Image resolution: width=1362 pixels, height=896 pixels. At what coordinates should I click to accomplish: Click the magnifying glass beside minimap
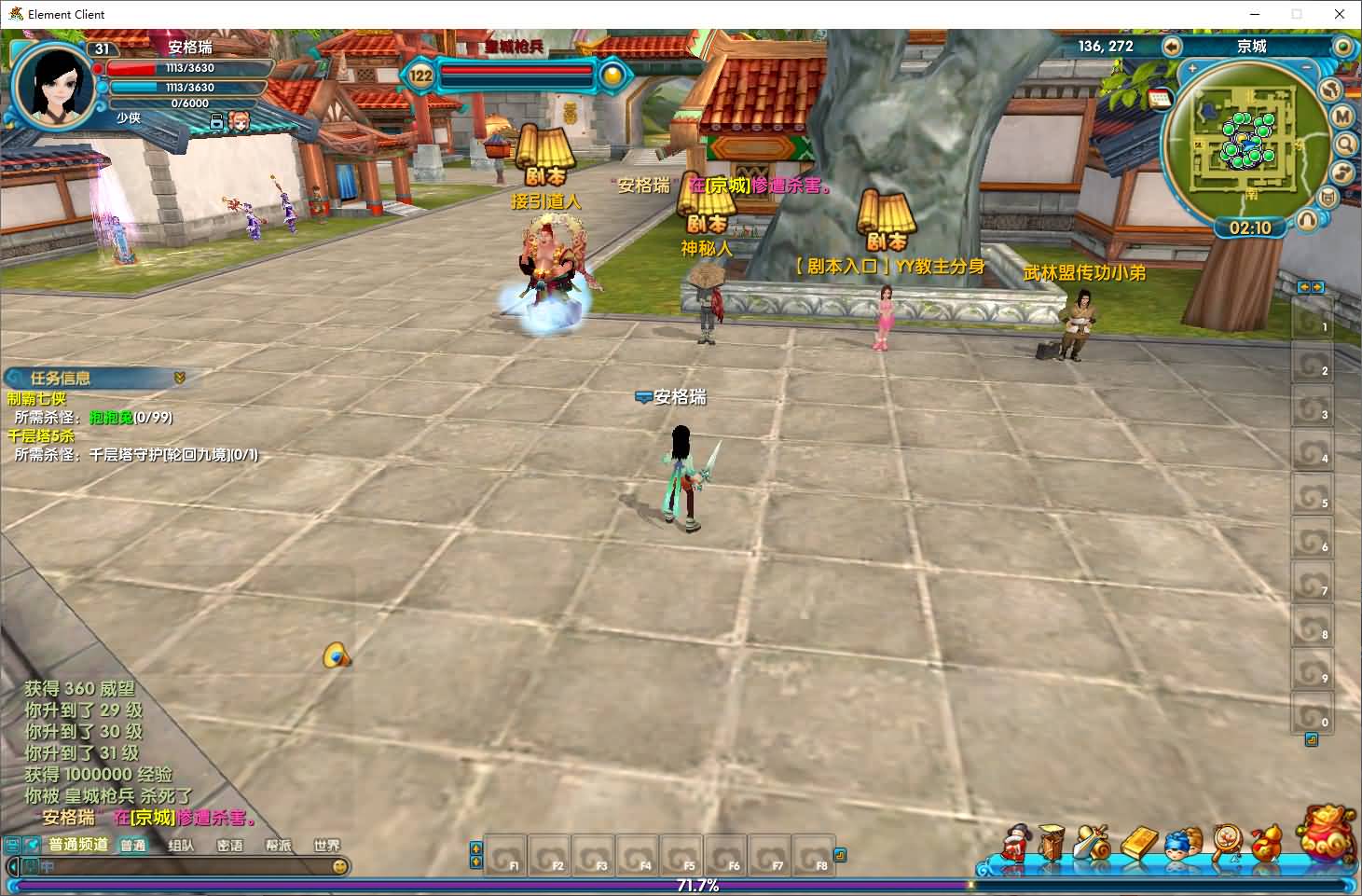(x=1345, y=144)
